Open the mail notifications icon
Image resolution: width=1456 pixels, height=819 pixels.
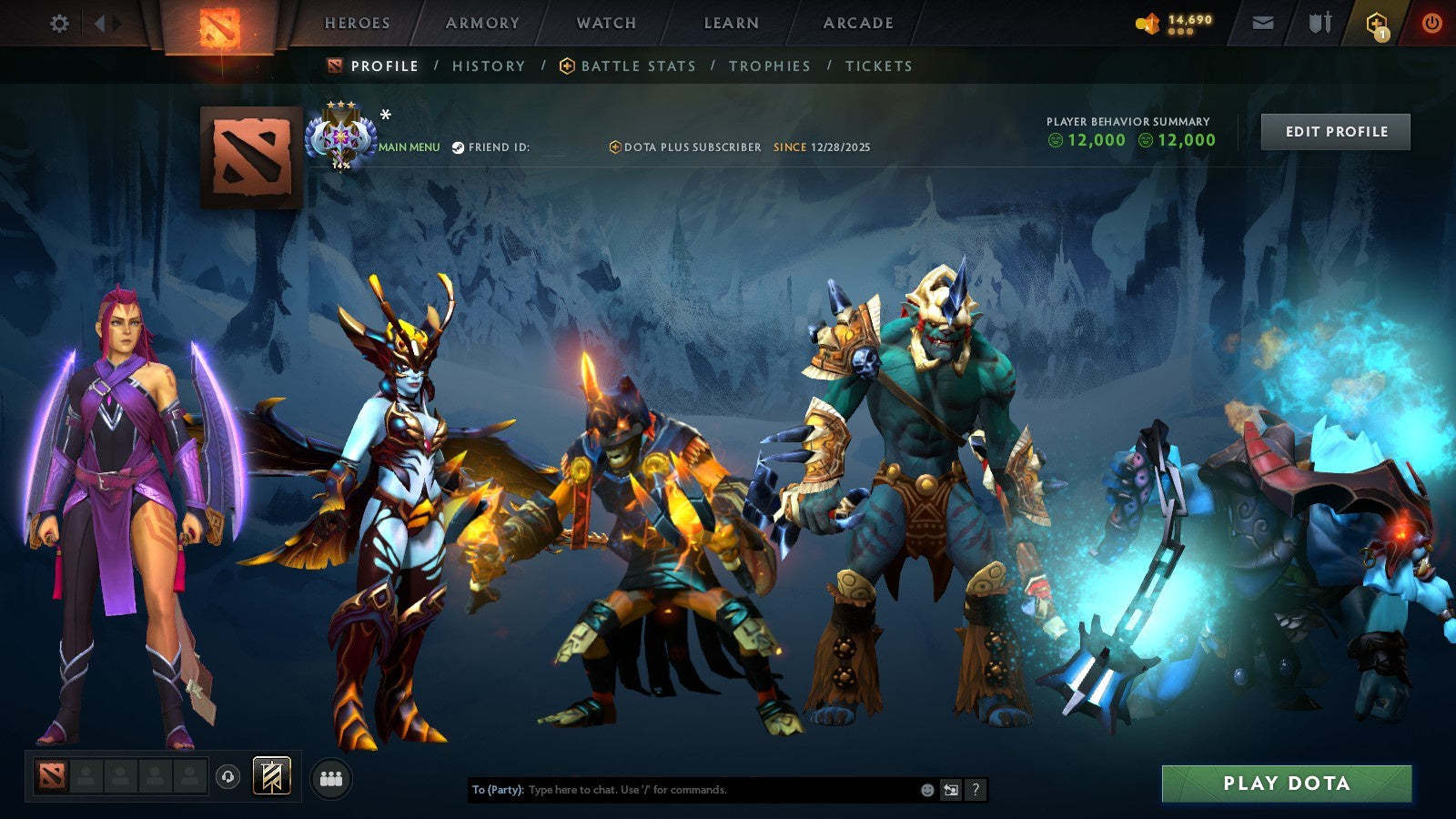(x=1263, y=24)
